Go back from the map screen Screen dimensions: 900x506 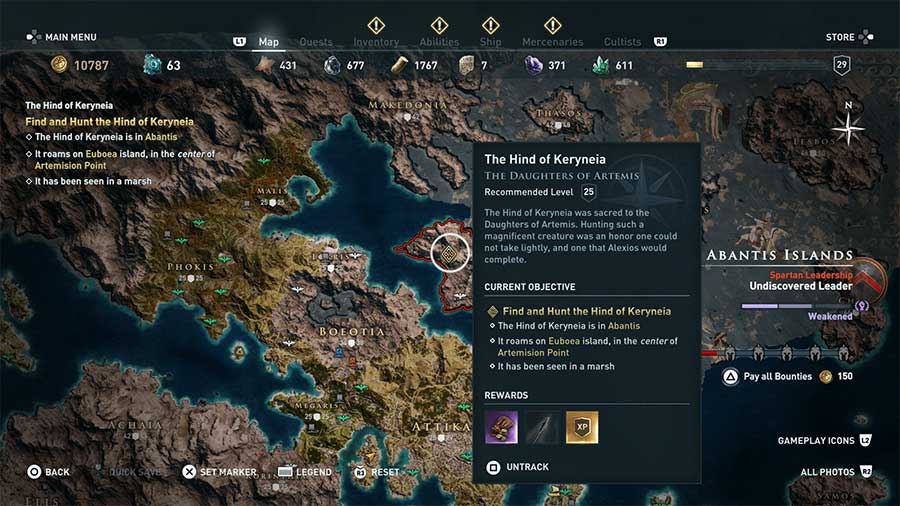[x=48, y=472]
